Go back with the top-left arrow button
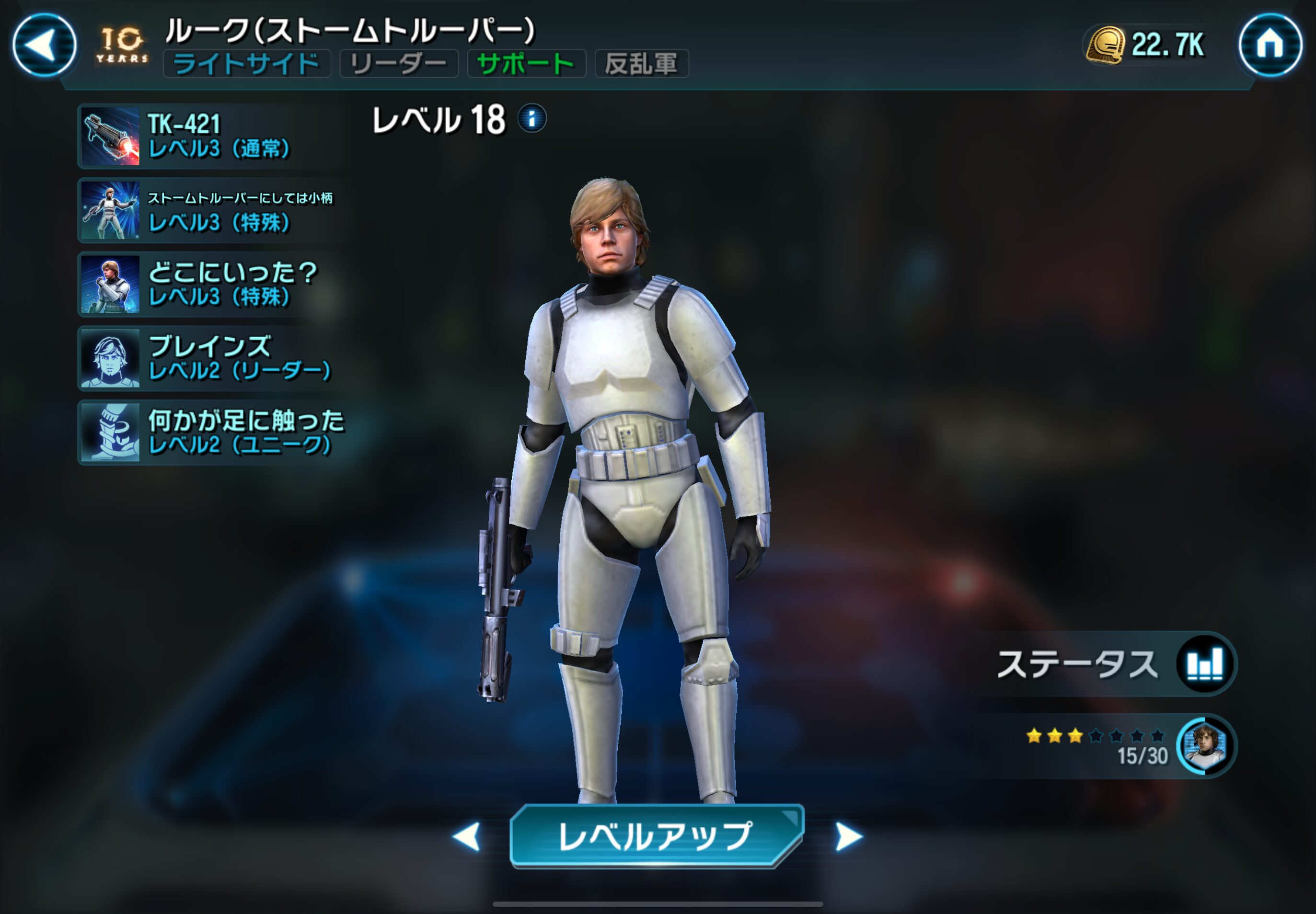 (x=44, y=45)
